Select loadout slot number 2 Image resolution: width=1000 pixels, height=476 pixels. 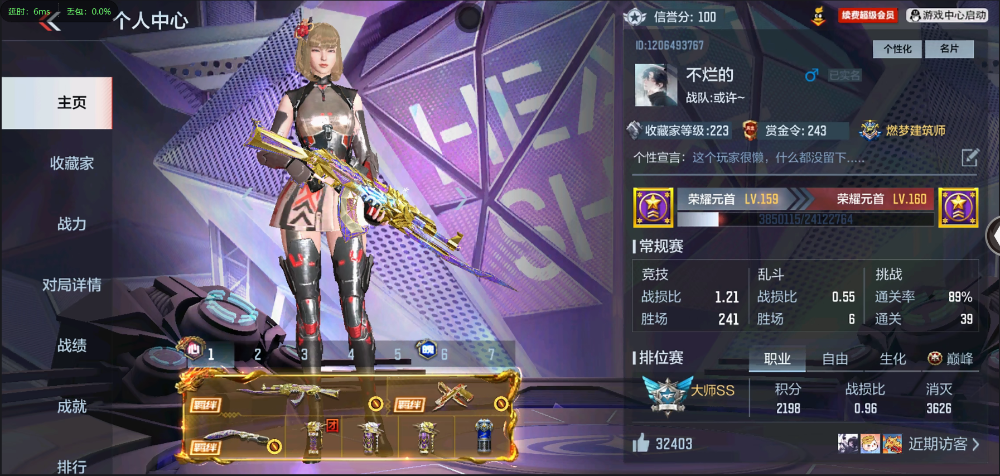click(257, 353)
